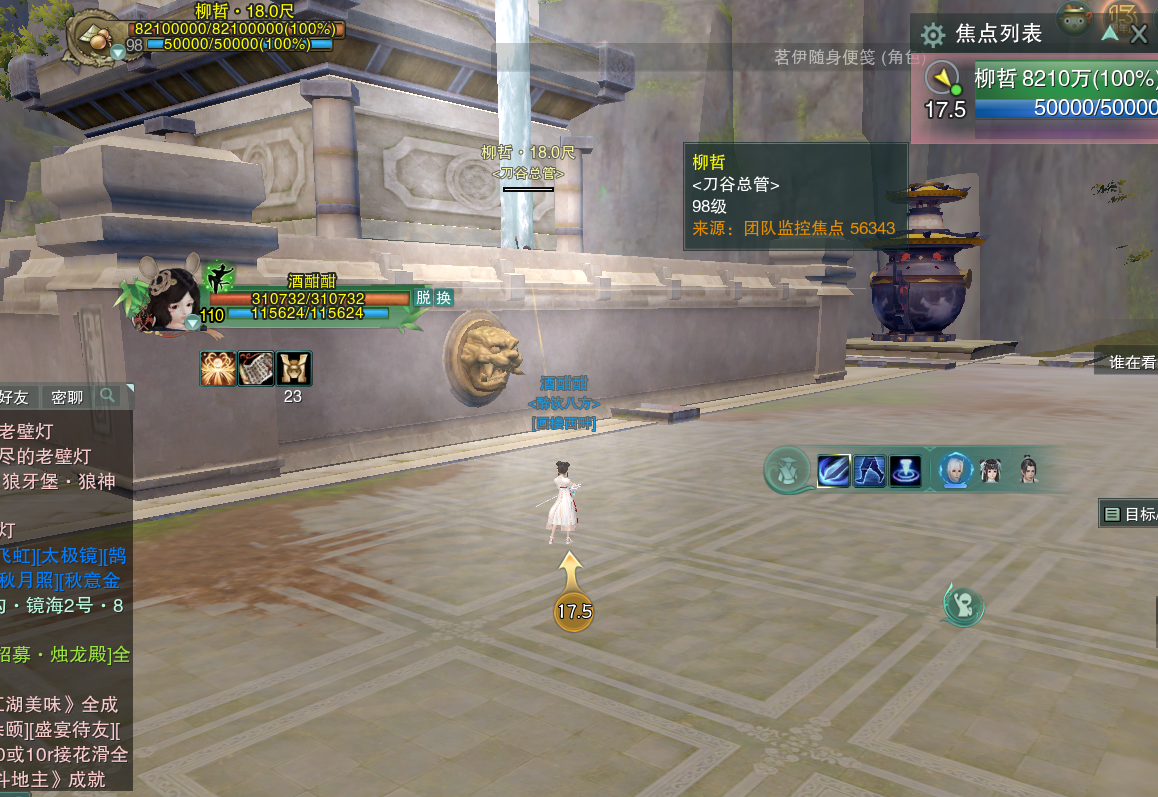
Task: Close the 焦点列表 focus list panel
Action: click(1139, 36)
